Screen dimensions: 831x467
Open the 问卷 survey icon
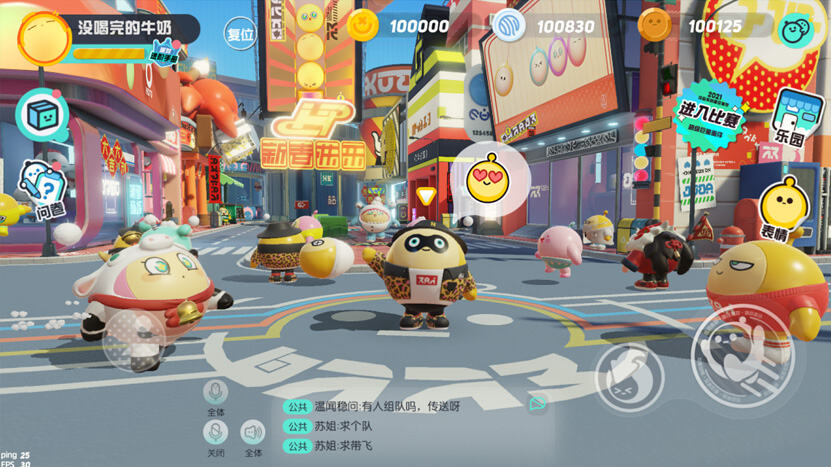[x=43, y=192]
